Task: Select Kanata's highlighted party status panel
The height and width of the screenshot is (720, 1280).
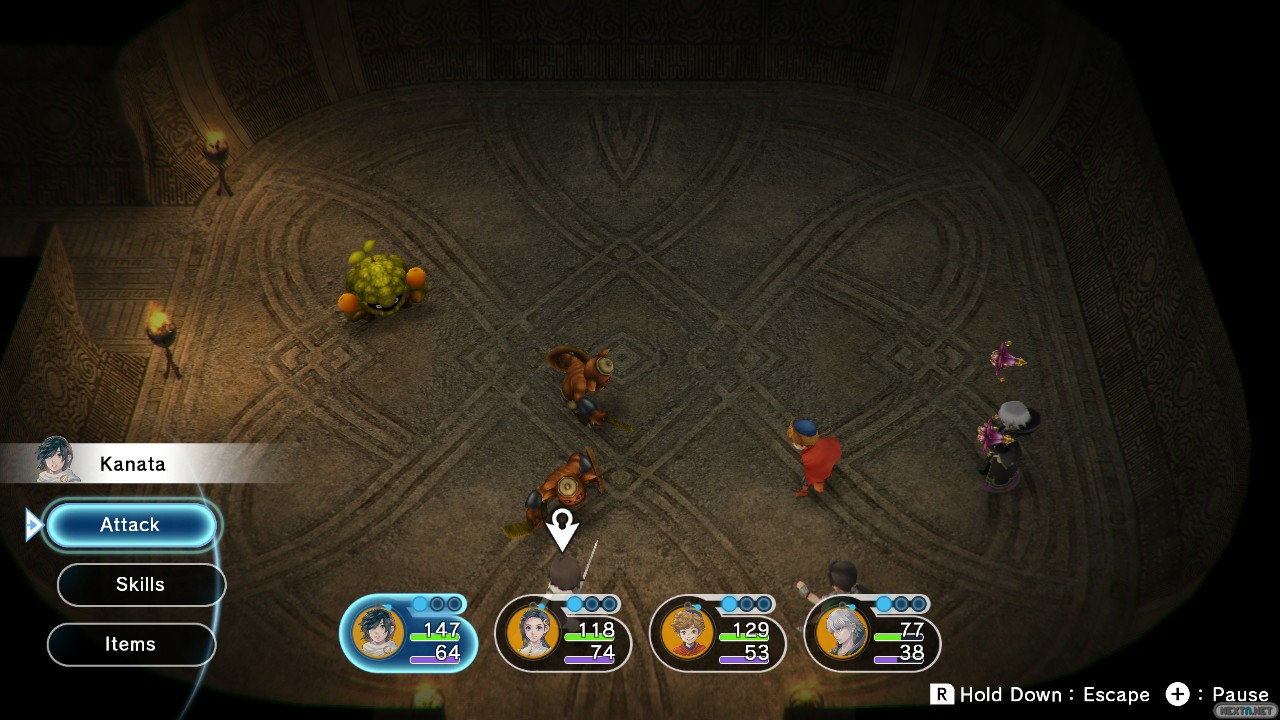Action: (408, 636)
